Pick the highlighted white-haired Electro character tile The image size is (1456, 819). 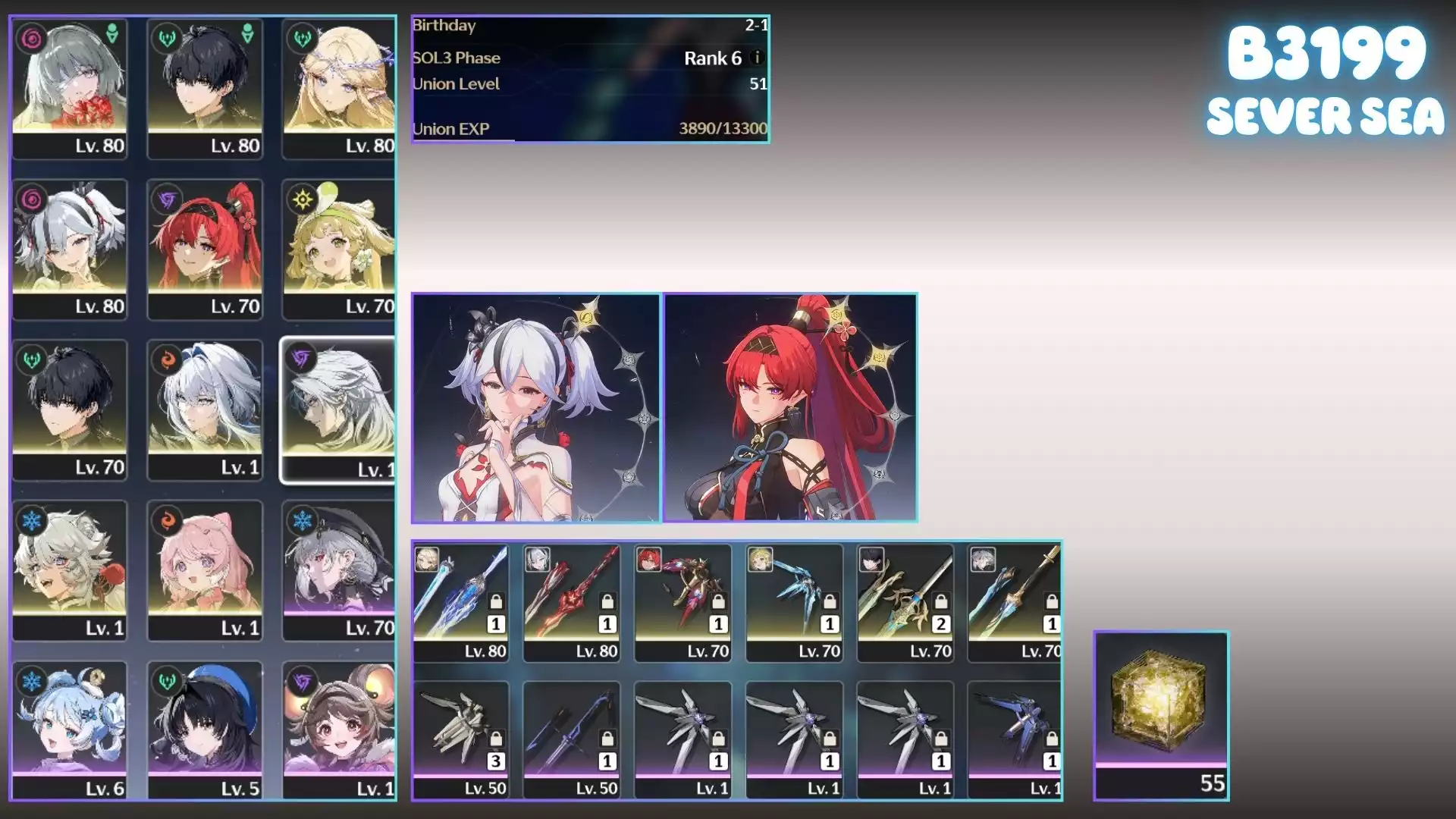(338, 410)
